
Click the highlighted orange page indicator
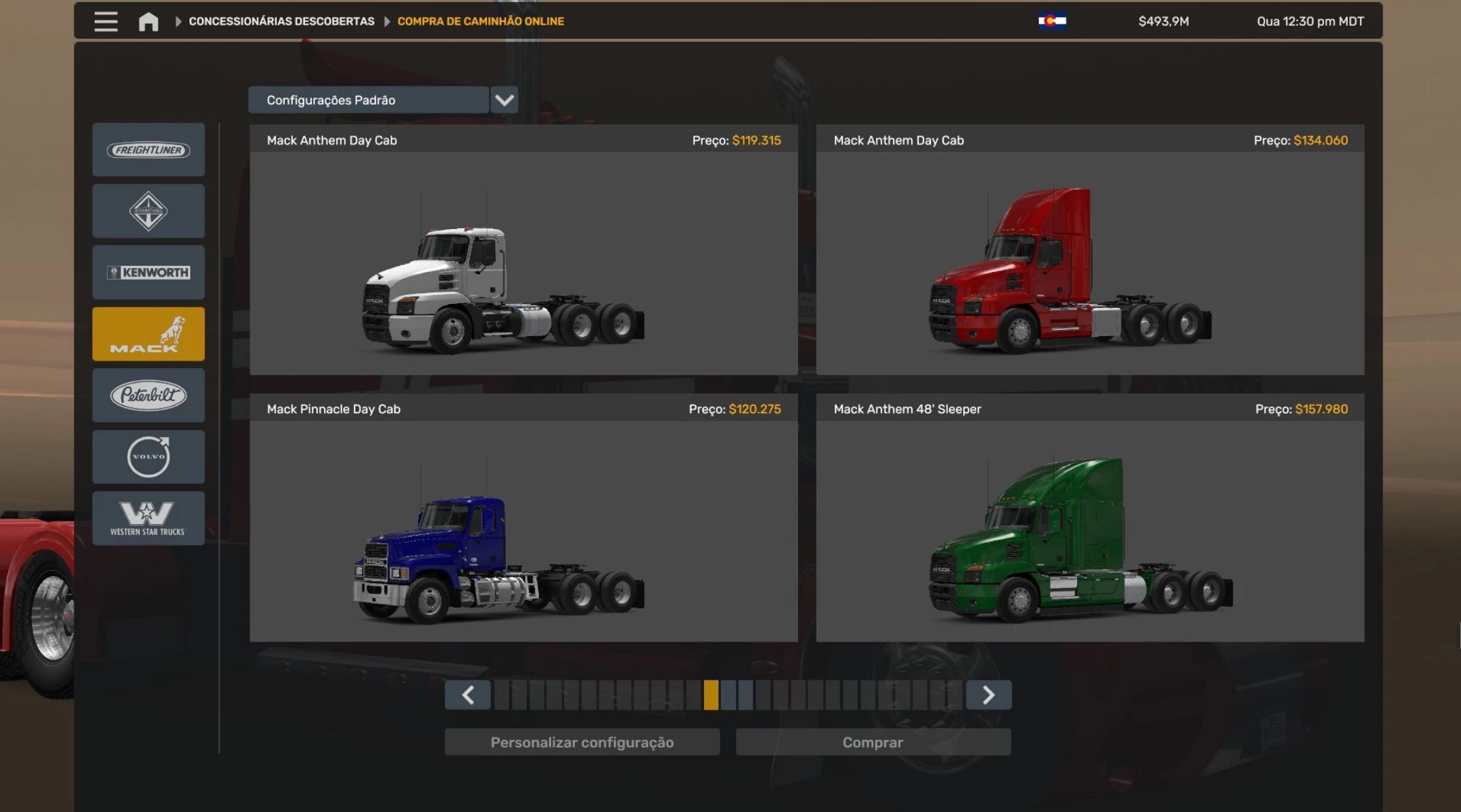pos(711,695)
